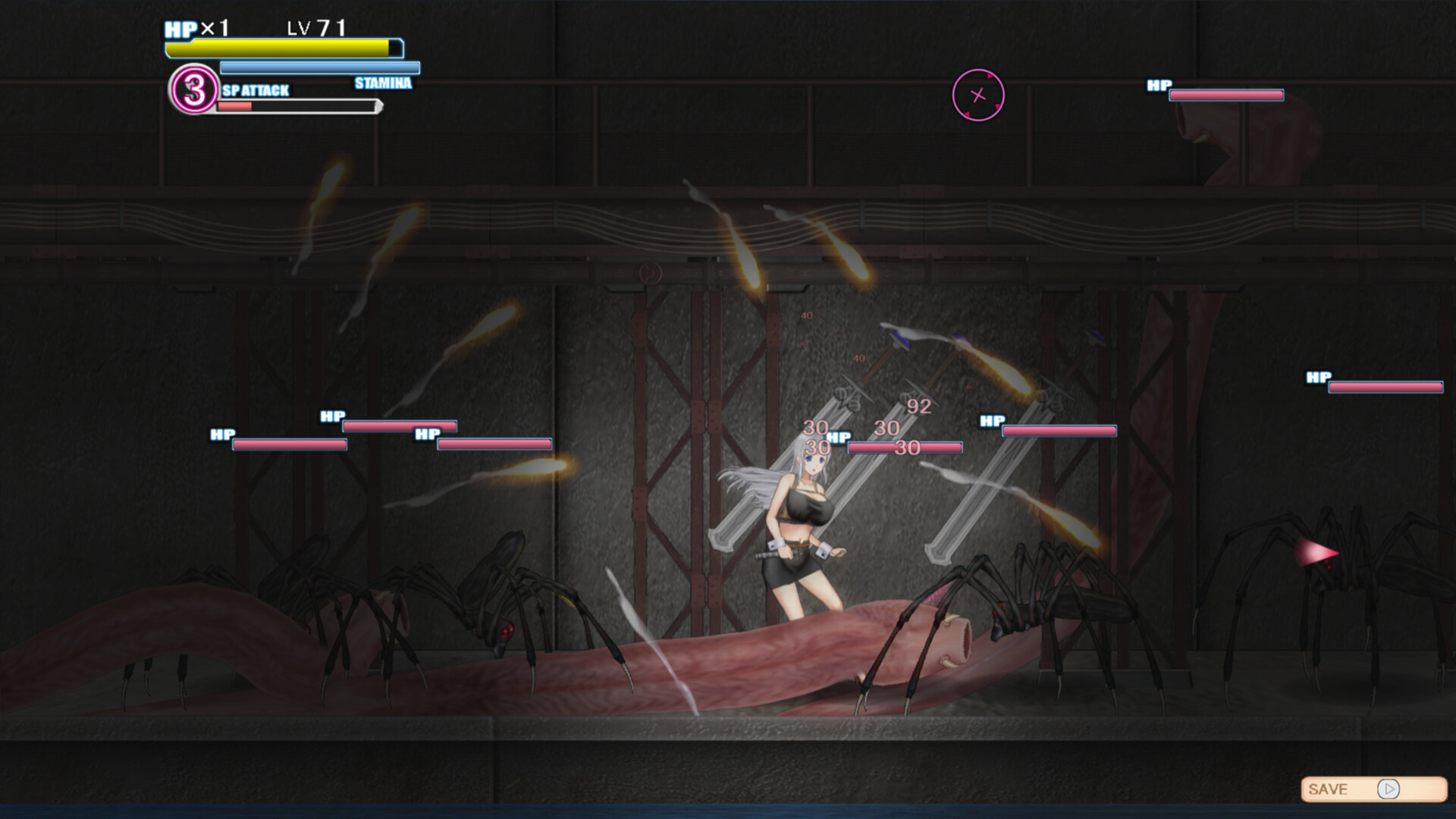Click the red SP ATTACK charge bar
The image size is (1456, 819).
tap(235, 106)
